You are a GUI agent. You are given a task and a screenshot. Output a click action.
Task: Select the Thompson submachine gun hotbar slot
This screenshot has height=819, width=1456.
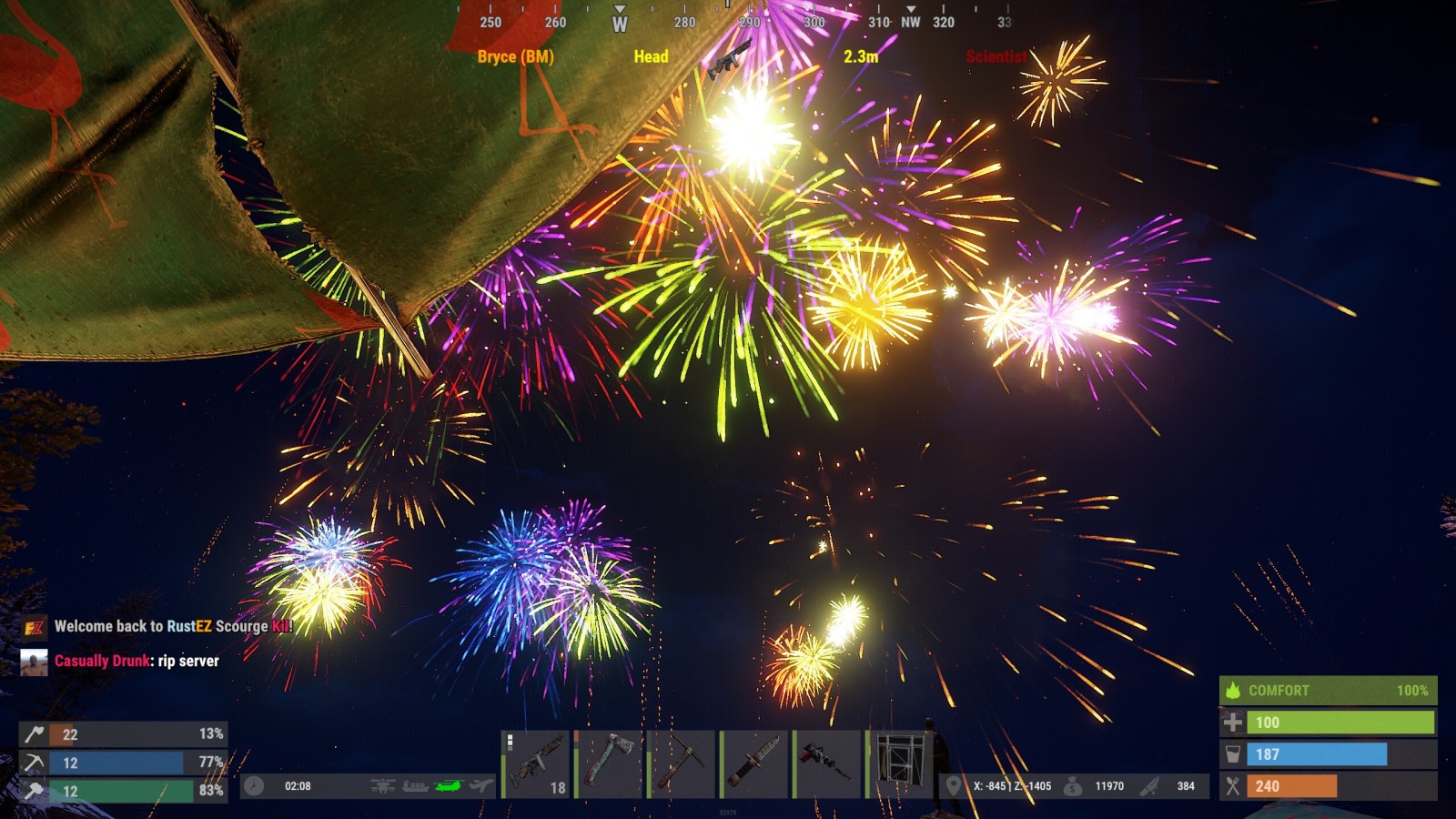(537, 764)
